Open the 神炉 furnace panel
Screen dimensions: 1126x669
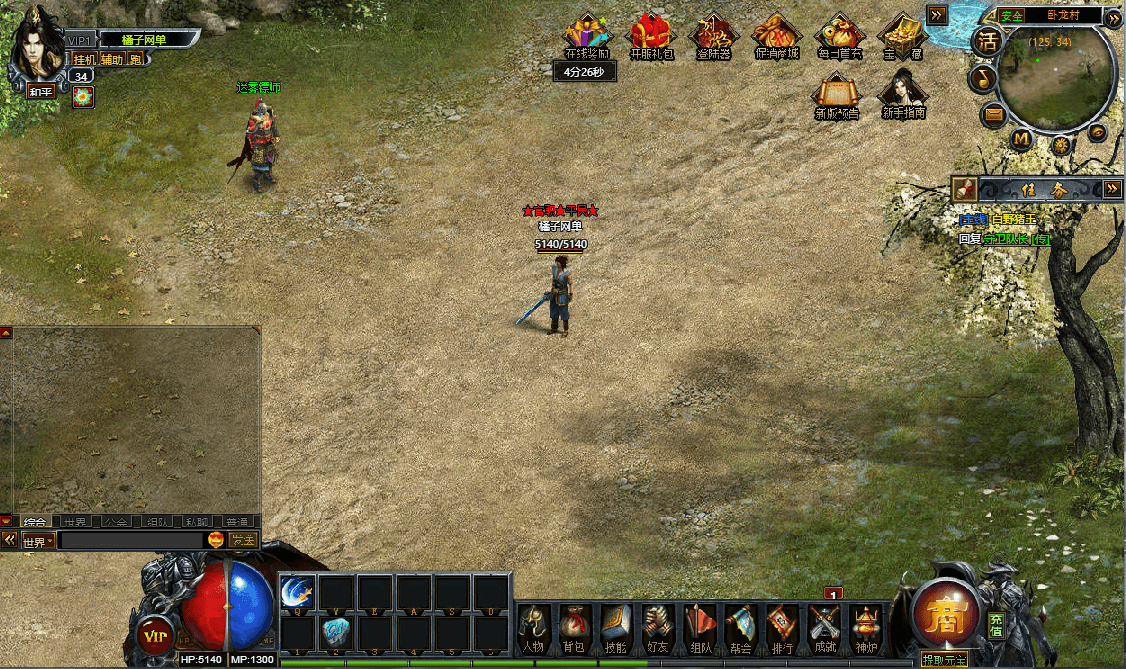pos(866,626)
